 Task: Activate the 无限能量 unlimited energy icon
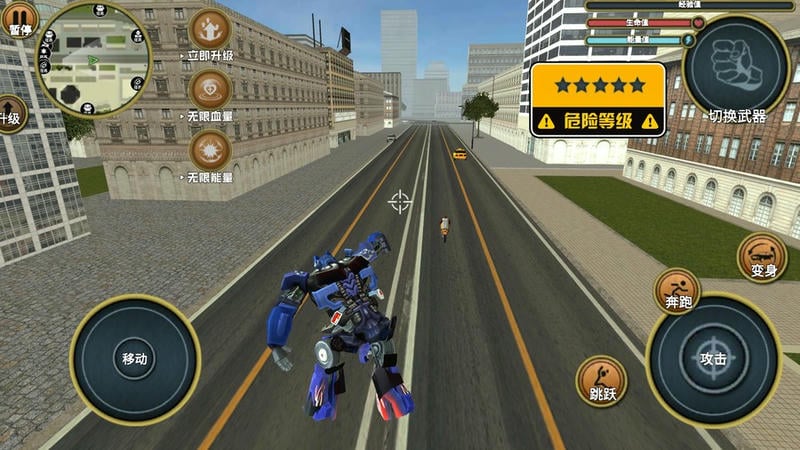tap(210, 152)
